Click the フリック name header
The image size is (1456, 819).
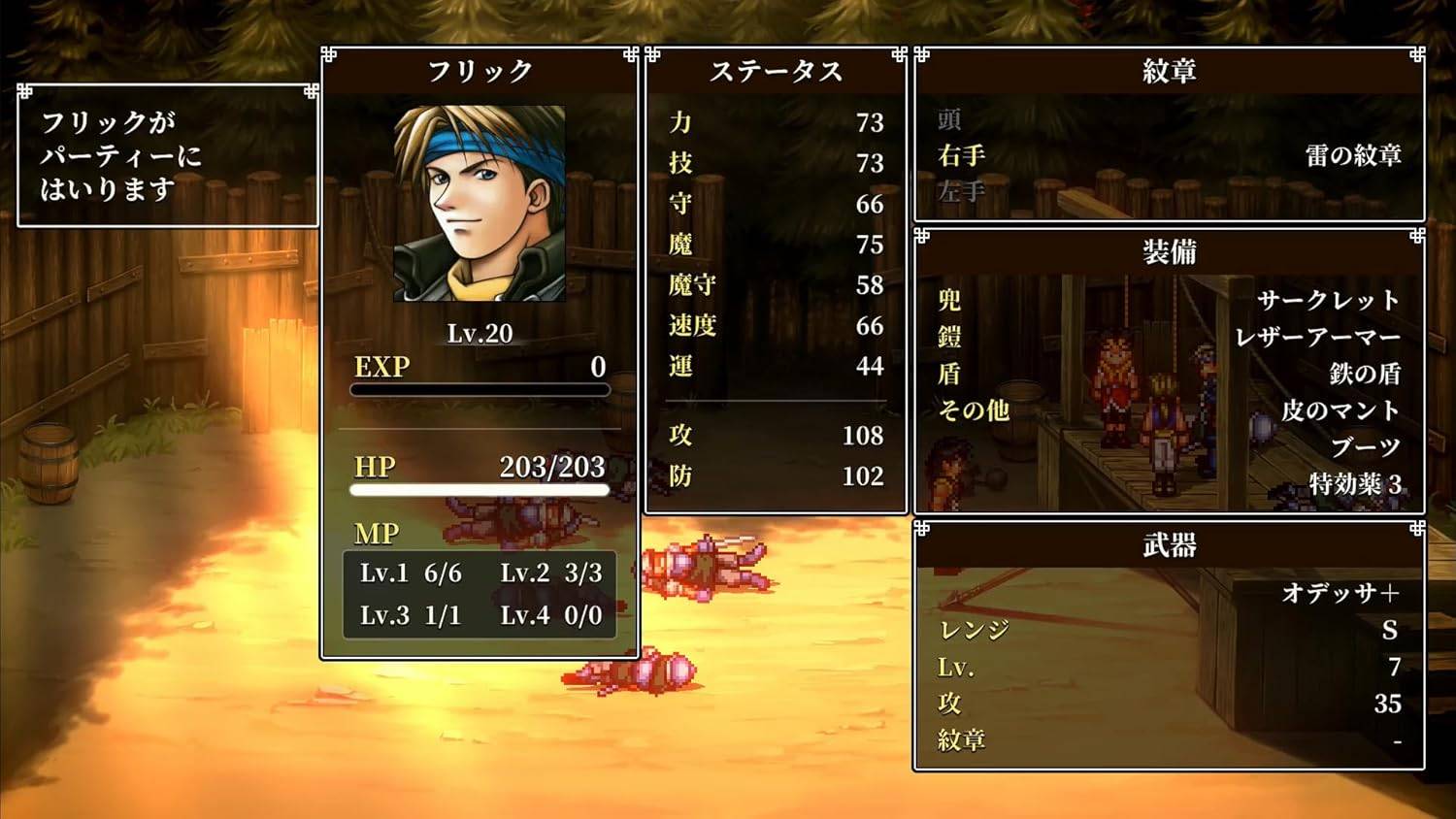coord(480,70)
